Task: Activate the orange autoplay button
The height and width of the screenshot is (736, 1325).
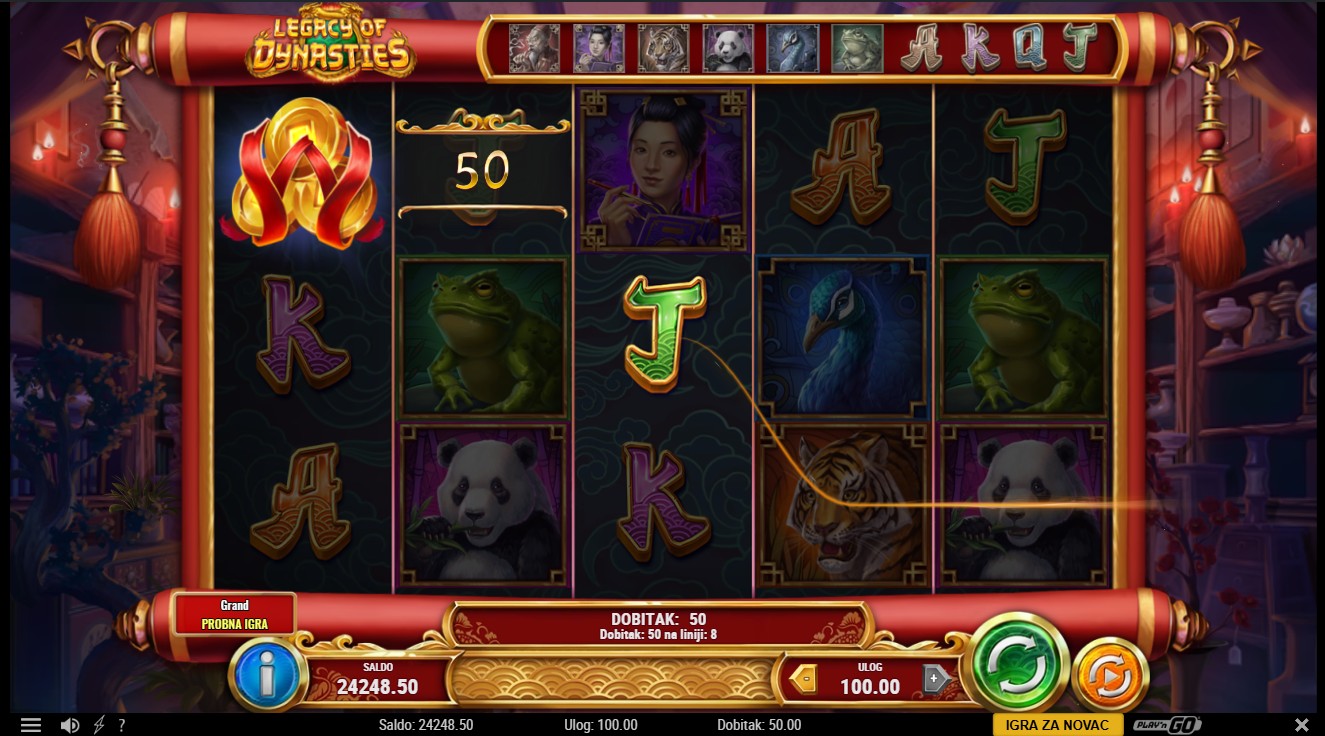Action: (1110, 678)
